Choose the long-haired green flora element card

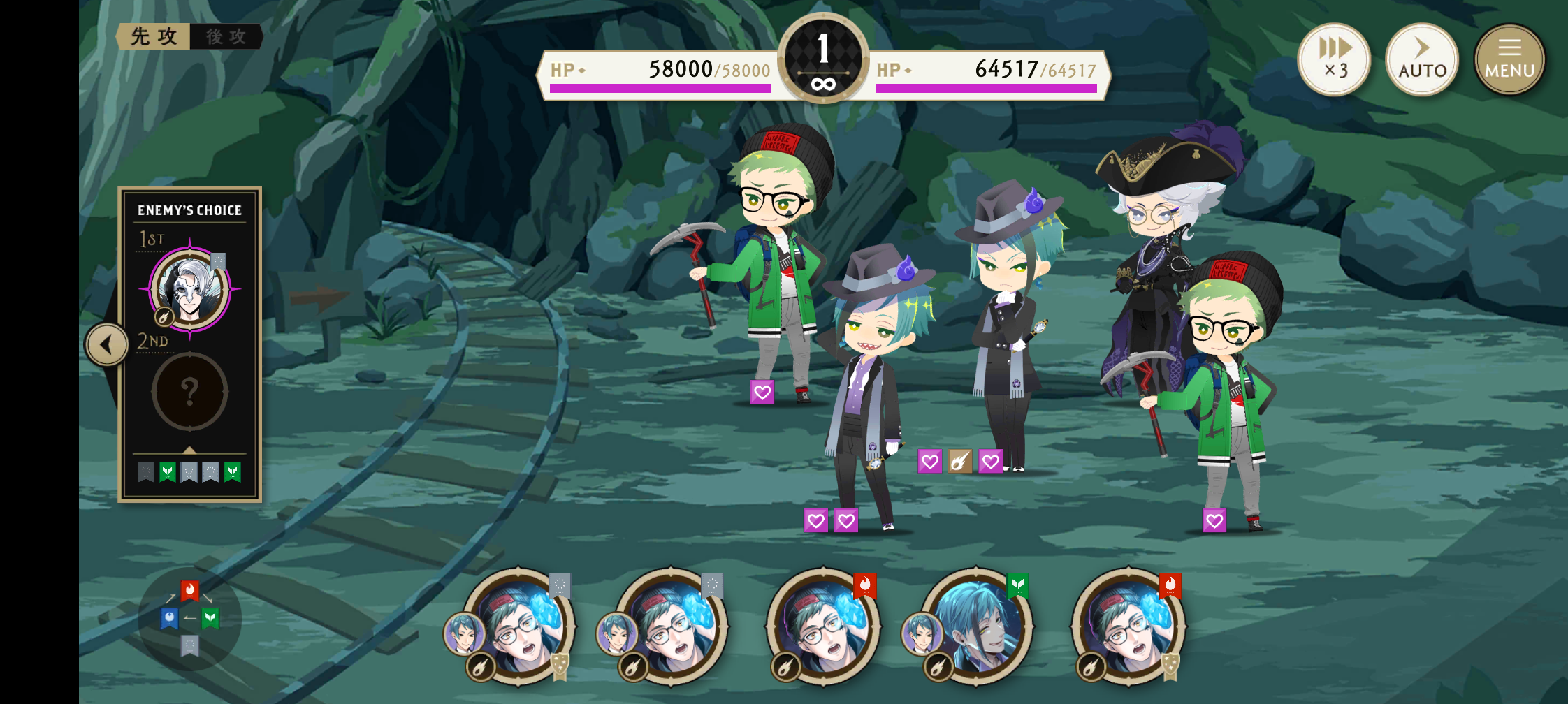[977, 626]
